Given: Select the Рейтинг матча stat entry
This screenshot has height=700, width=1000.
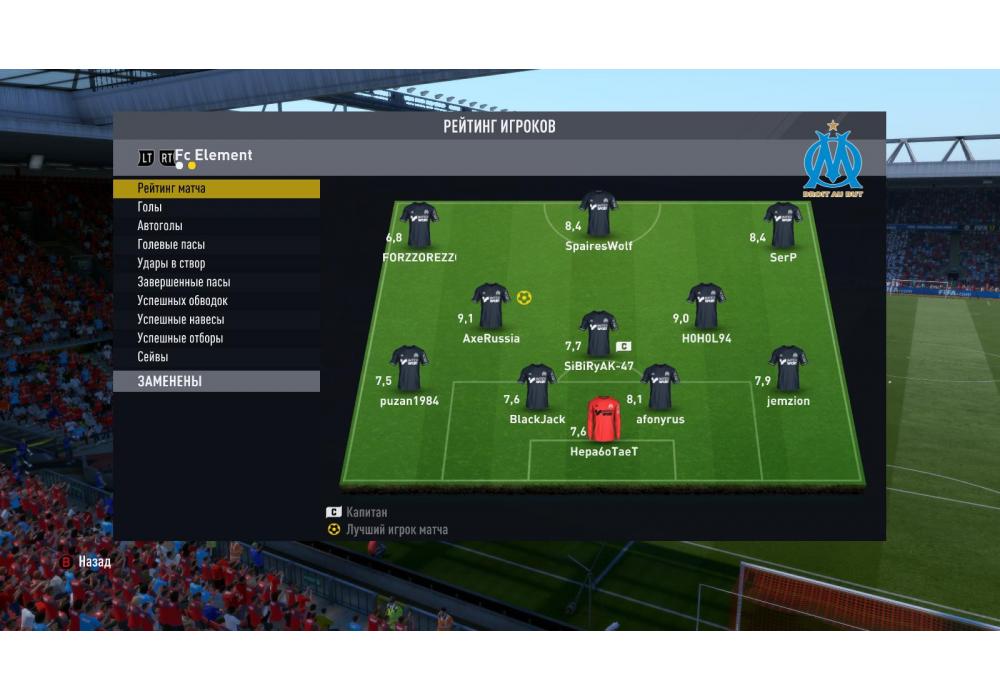Looking at the screenshot, I should 215,188.
